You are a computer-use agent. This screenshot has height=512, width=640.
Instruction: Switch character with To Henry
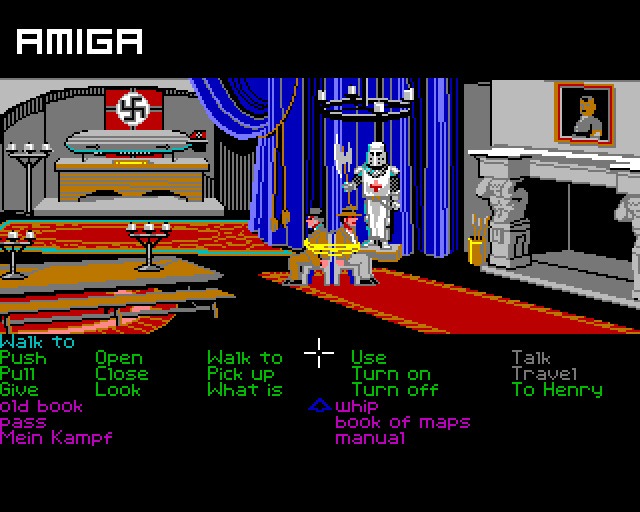tap(557, 390)
